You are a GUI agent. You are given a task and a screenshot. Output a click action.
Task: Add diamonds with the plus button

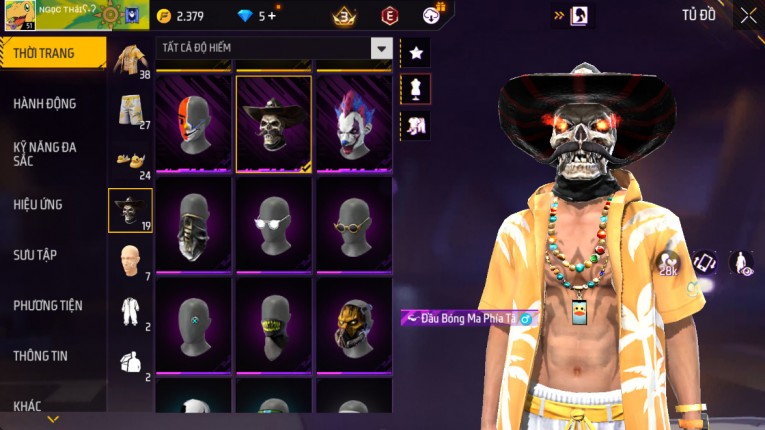pyautogui.click(x=271, y=16)
